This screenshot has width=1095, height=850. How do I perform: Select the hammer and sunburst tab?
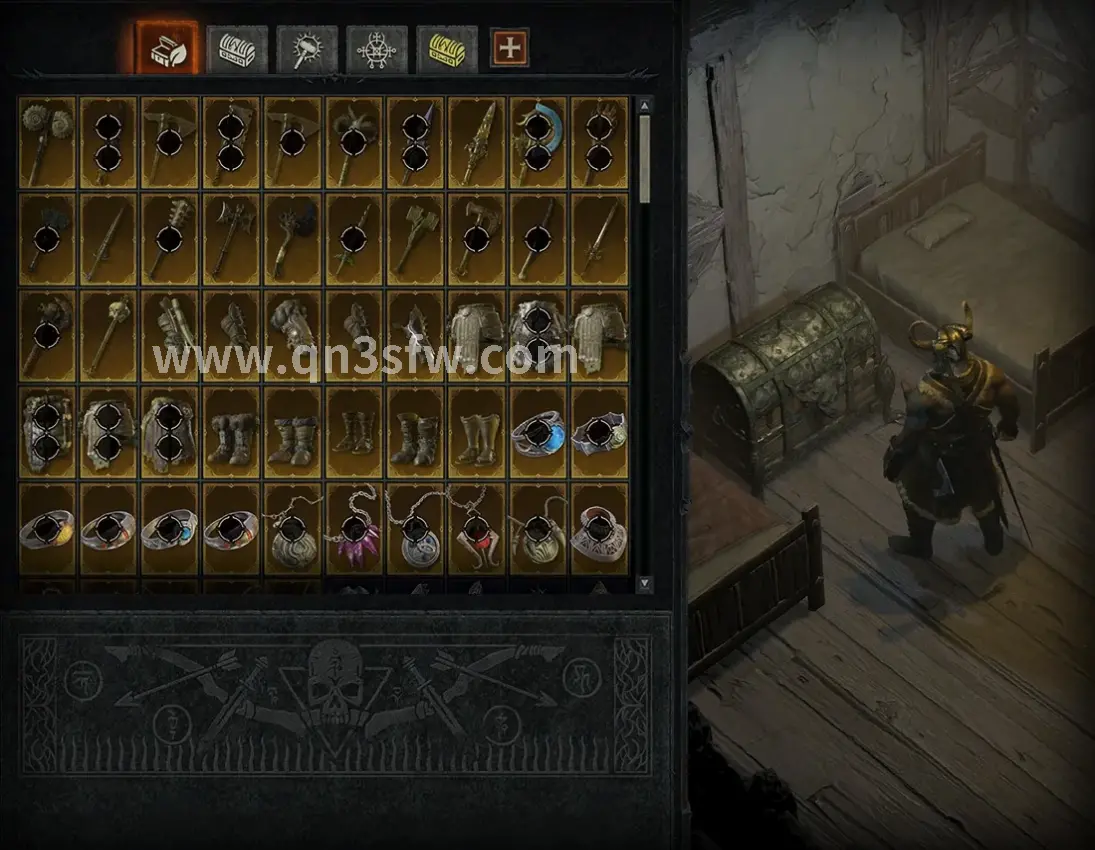pyautogui.click(x=307, y=47)
